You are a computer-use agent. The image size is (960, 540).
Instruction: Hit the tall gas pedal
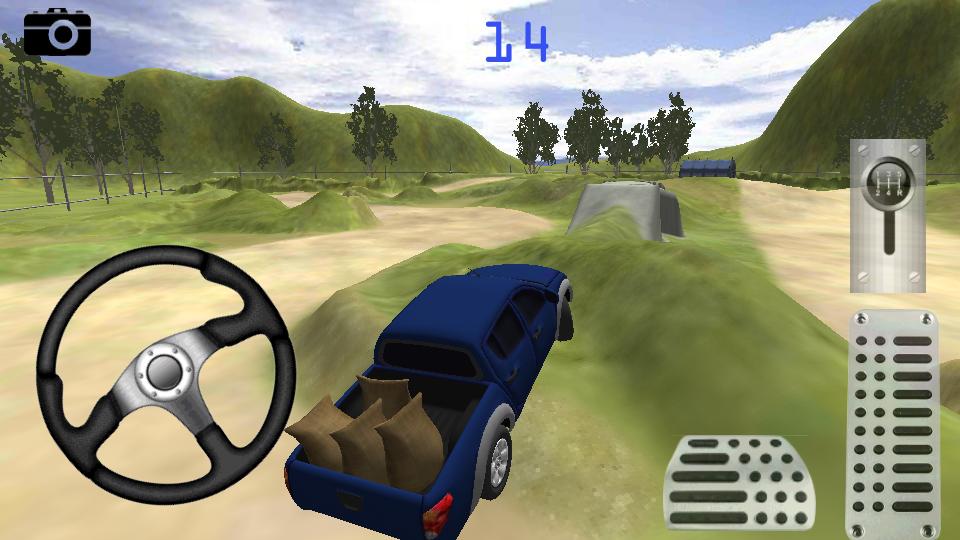coord(893,423)
